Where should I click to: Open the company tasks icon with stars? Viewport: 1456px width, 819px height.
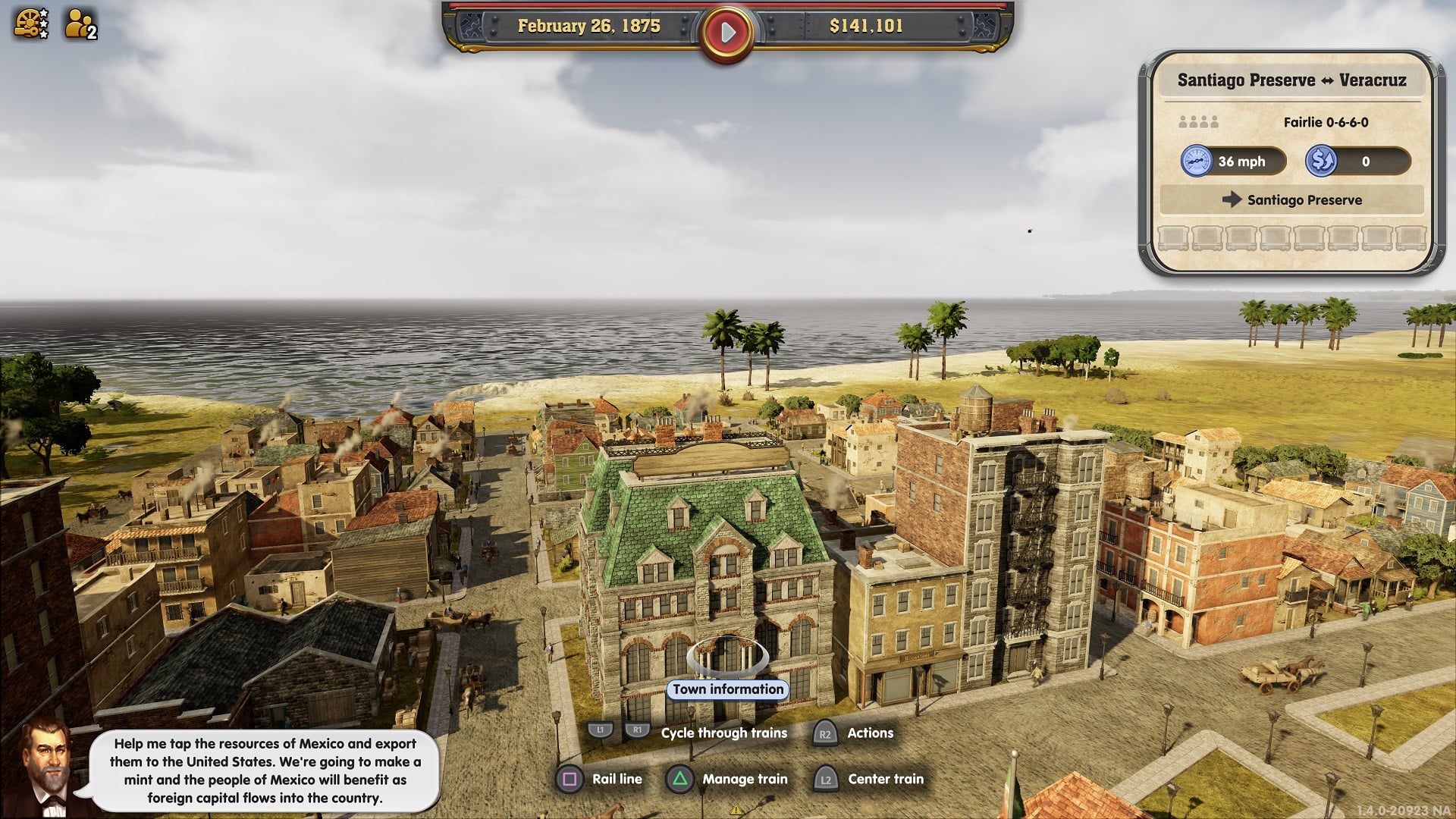(x=31, y=24)
